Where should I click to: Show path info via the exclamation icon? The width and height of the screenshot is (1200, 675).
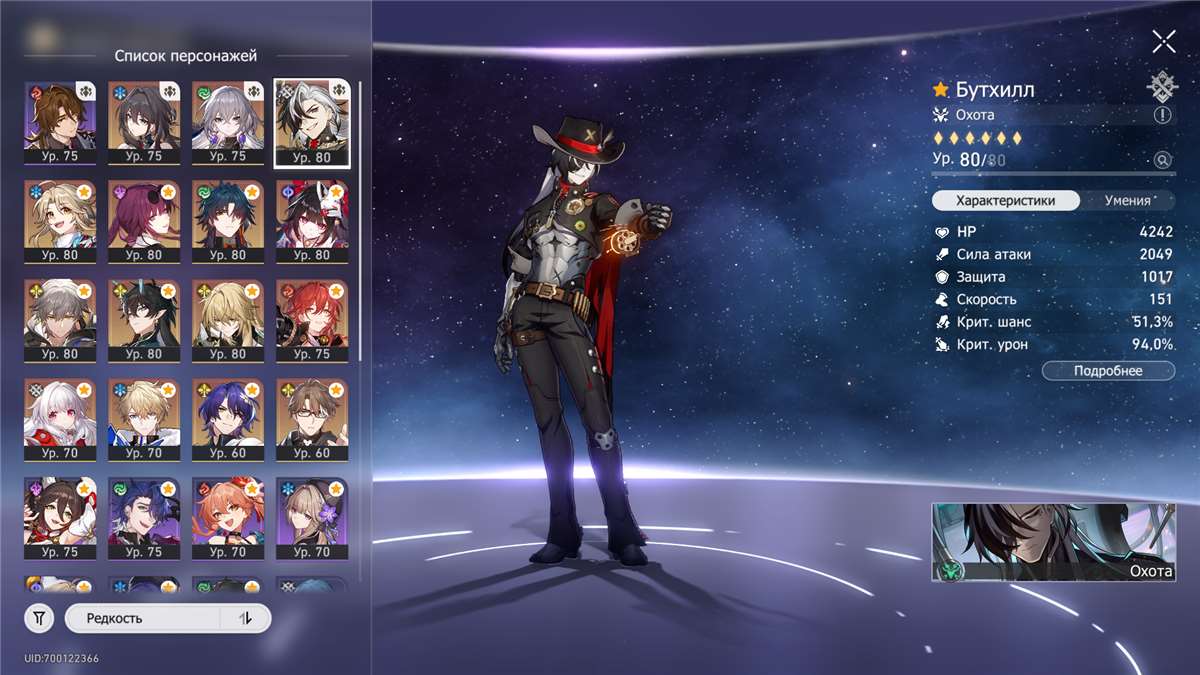pos(1162,115)
